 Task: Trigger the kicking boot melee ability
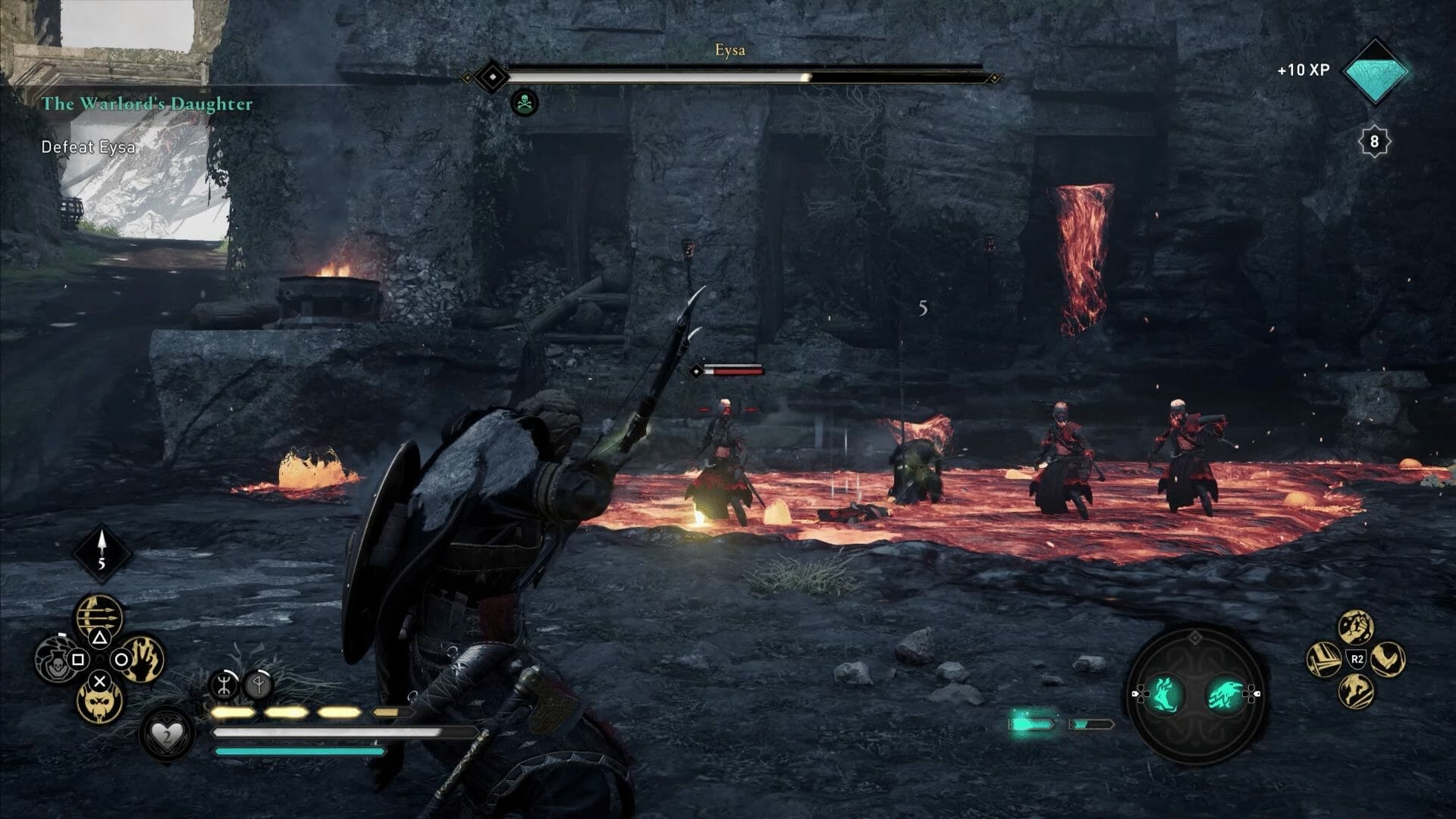1389,658
